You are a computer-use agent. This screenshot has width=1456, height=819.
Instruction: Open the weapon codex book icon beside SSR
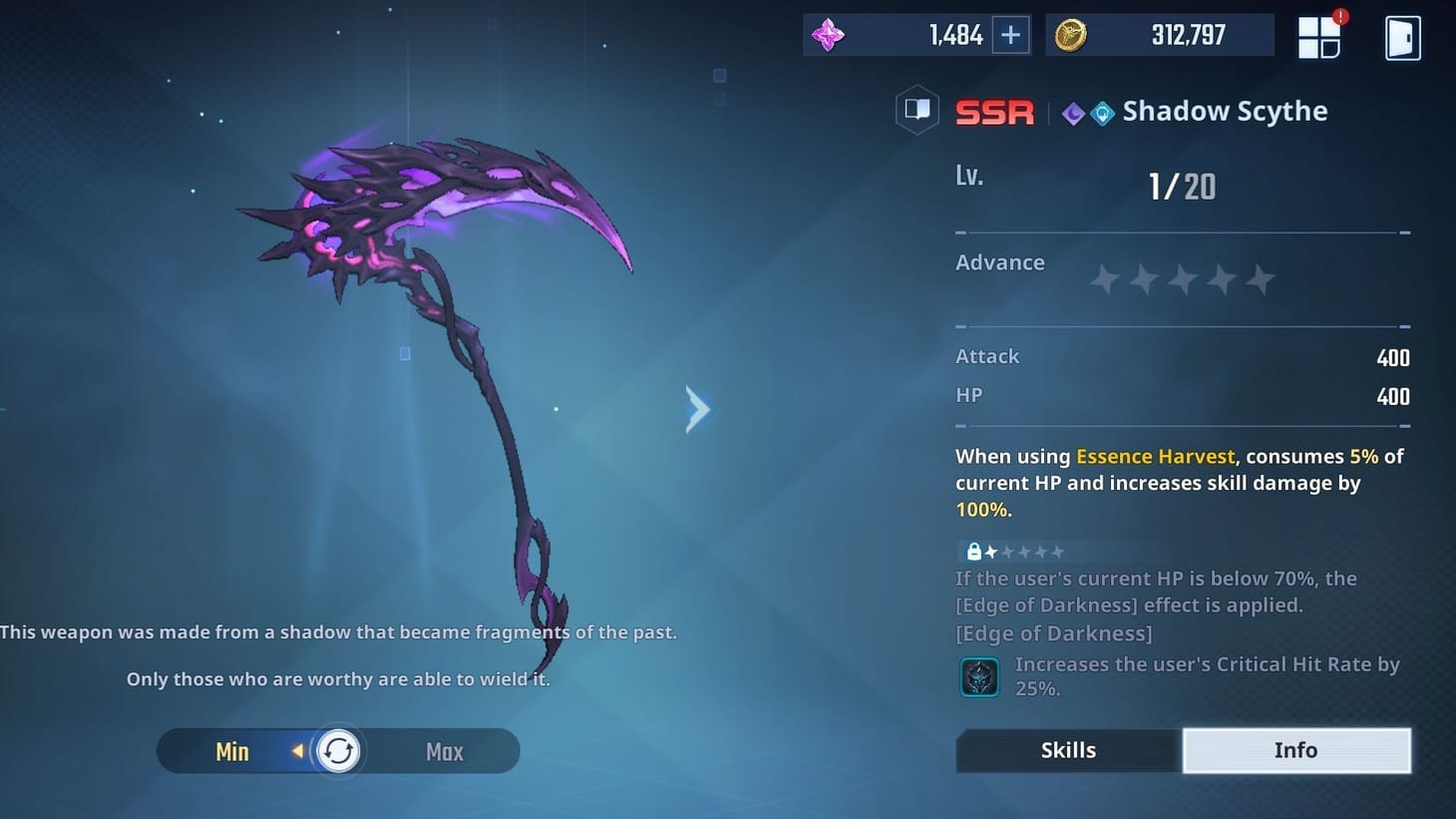(x=915, y=110)
